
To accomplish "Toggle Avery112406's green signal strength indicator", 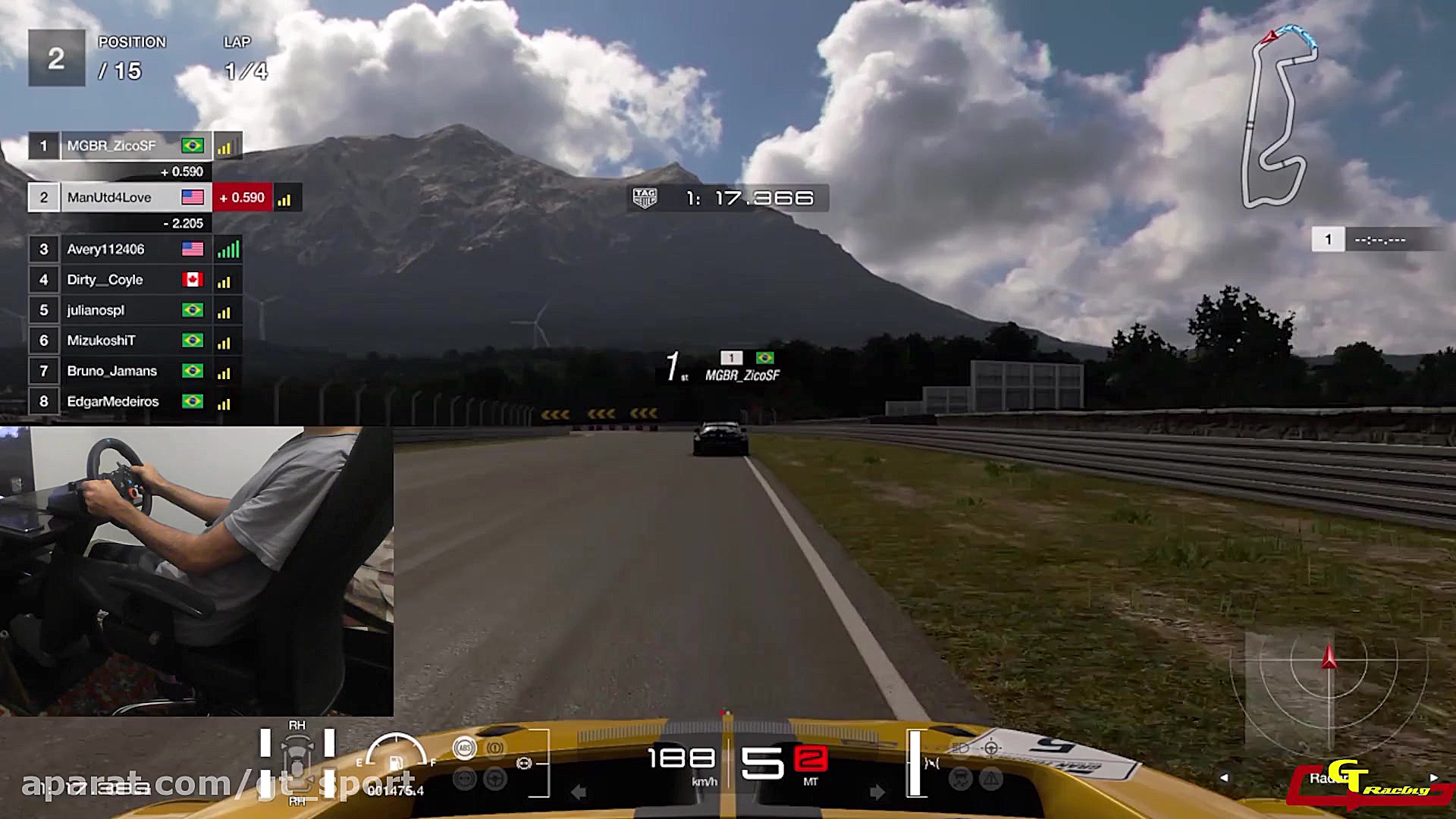I will pos(228,249).
